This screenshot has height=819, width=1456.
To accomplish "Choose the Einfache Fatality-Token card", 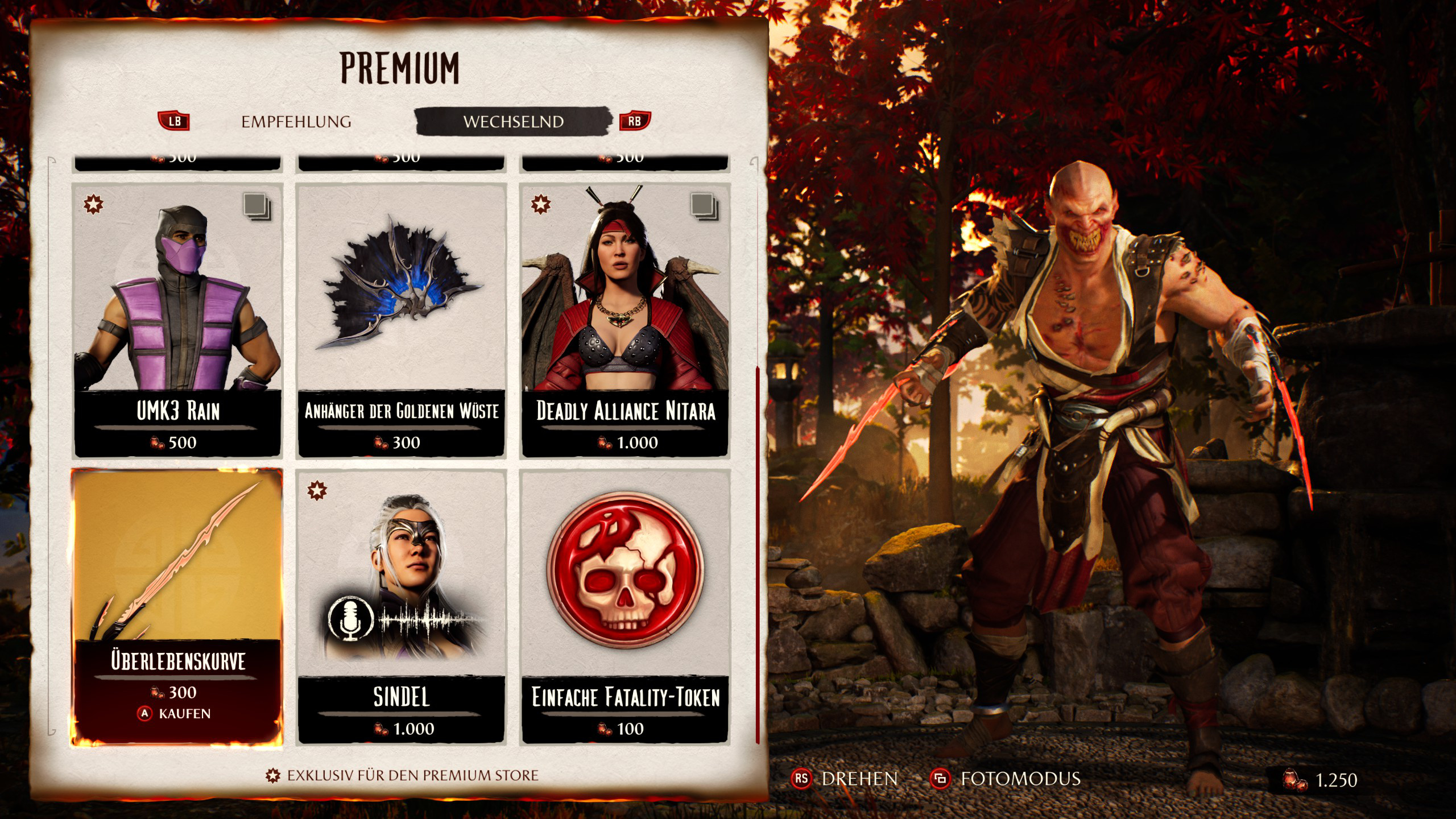I will pos(625,606).
